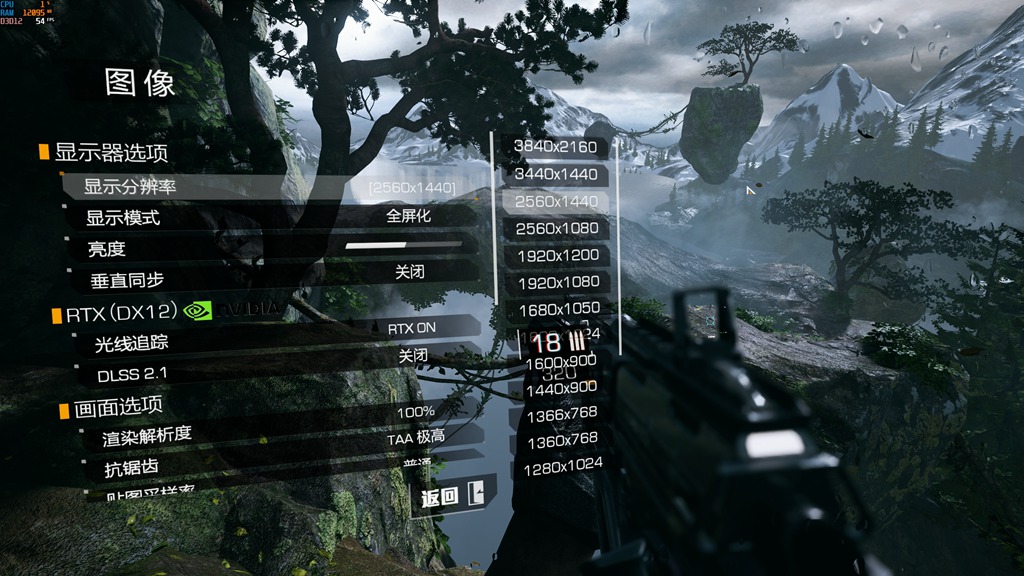Adjust the 渲染解析度 100% value
The height and width of the screenshot is (576, 1024).
pos(416,412)
